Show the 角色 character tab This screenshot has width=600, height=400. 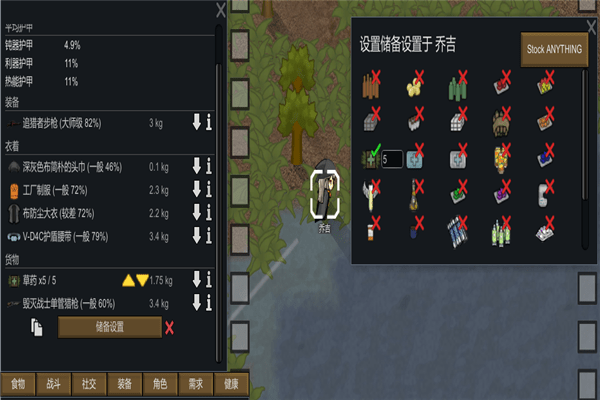click(x=159, y=383)
